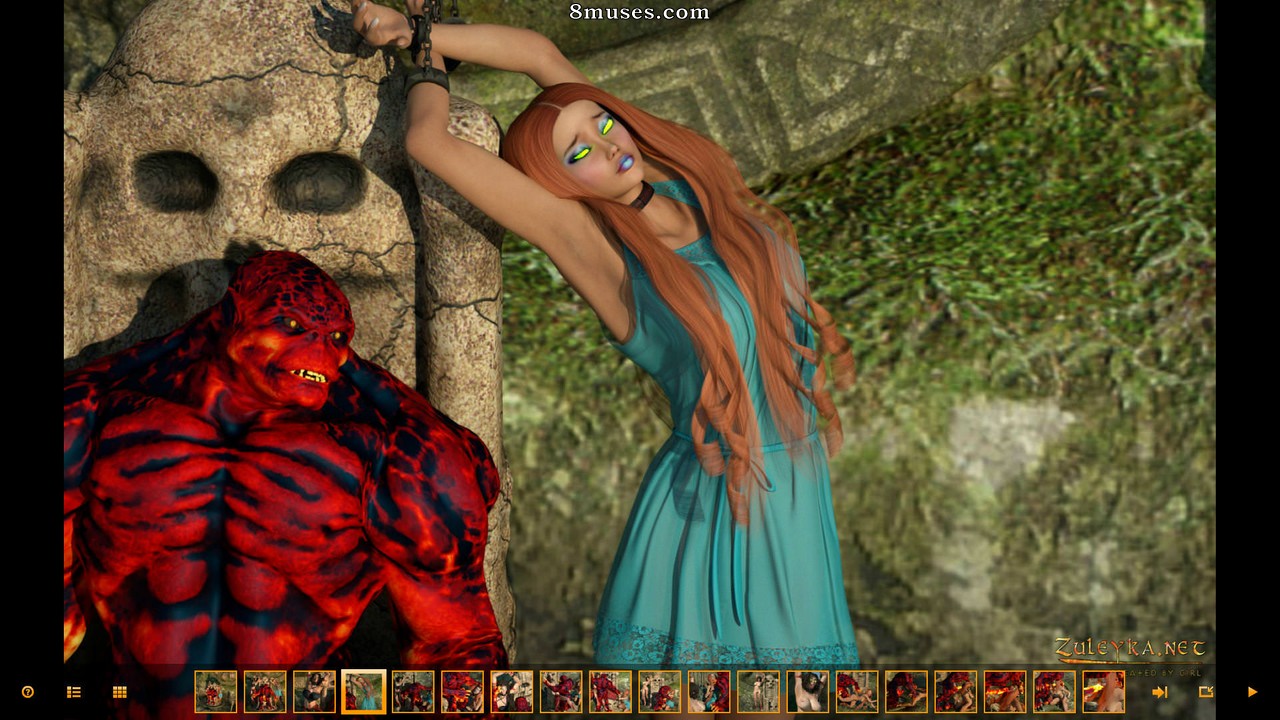Show the list view
This screenshot has height=720, width=1280.
tap(74, 692)
